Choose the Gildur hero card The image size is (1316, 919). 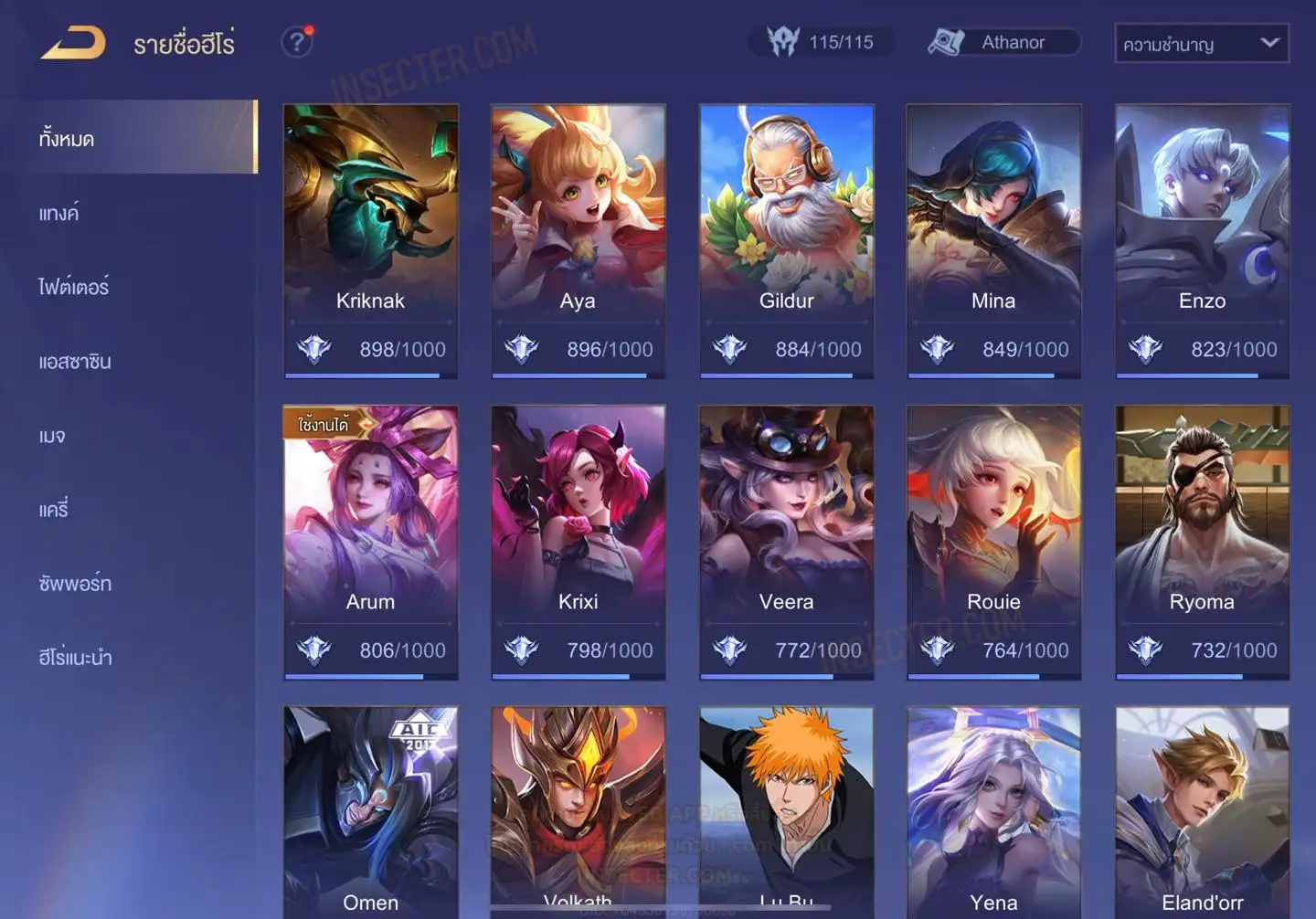point(786,239)
